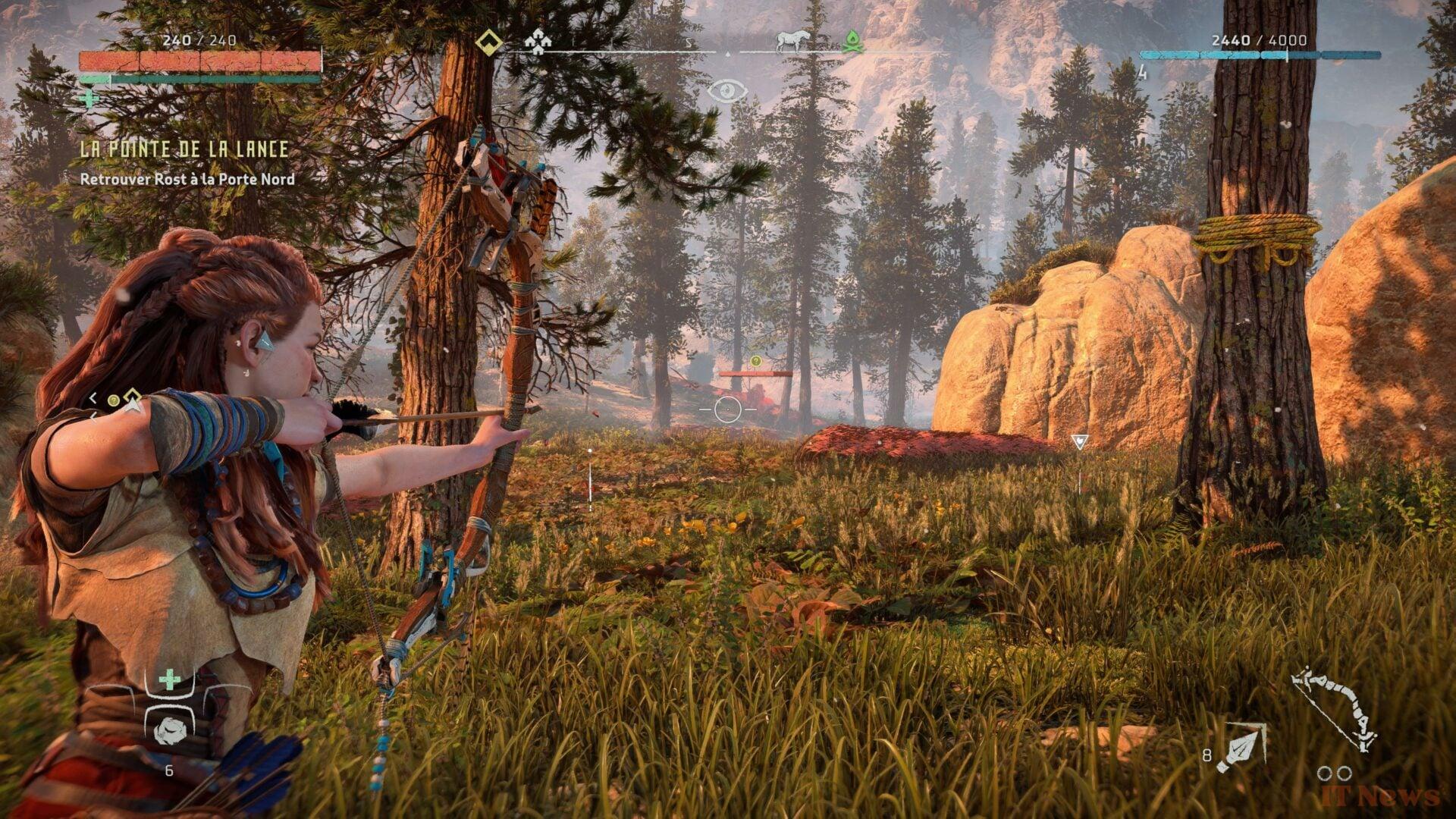Select the hunter bow weapon icon
This screenshot has width=1456, height=819.
[x=1335, y=709]
